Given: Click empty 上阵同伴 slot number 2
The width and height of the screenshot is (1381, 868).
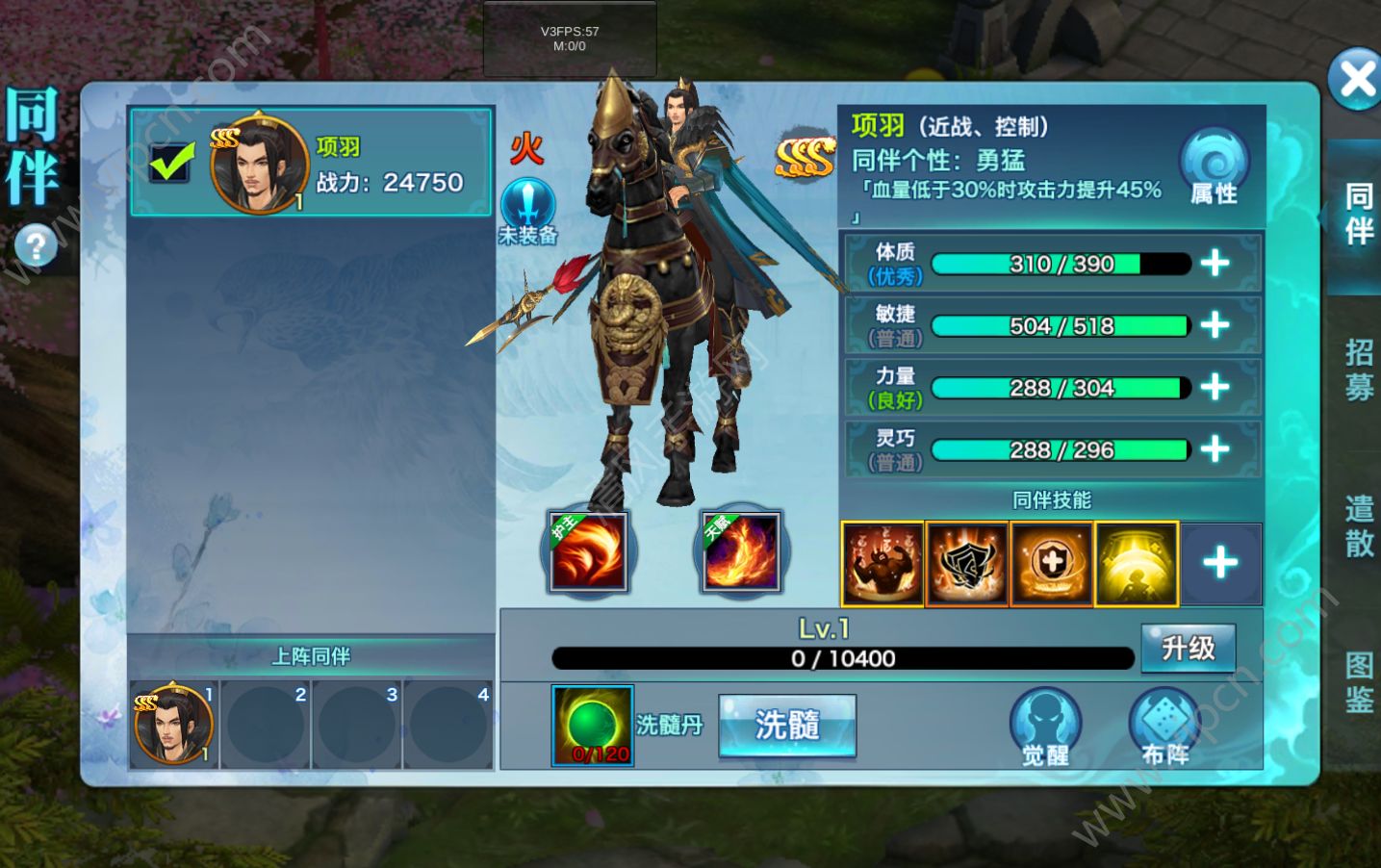Looking at the screenshot, I should [x=266, y=725].
